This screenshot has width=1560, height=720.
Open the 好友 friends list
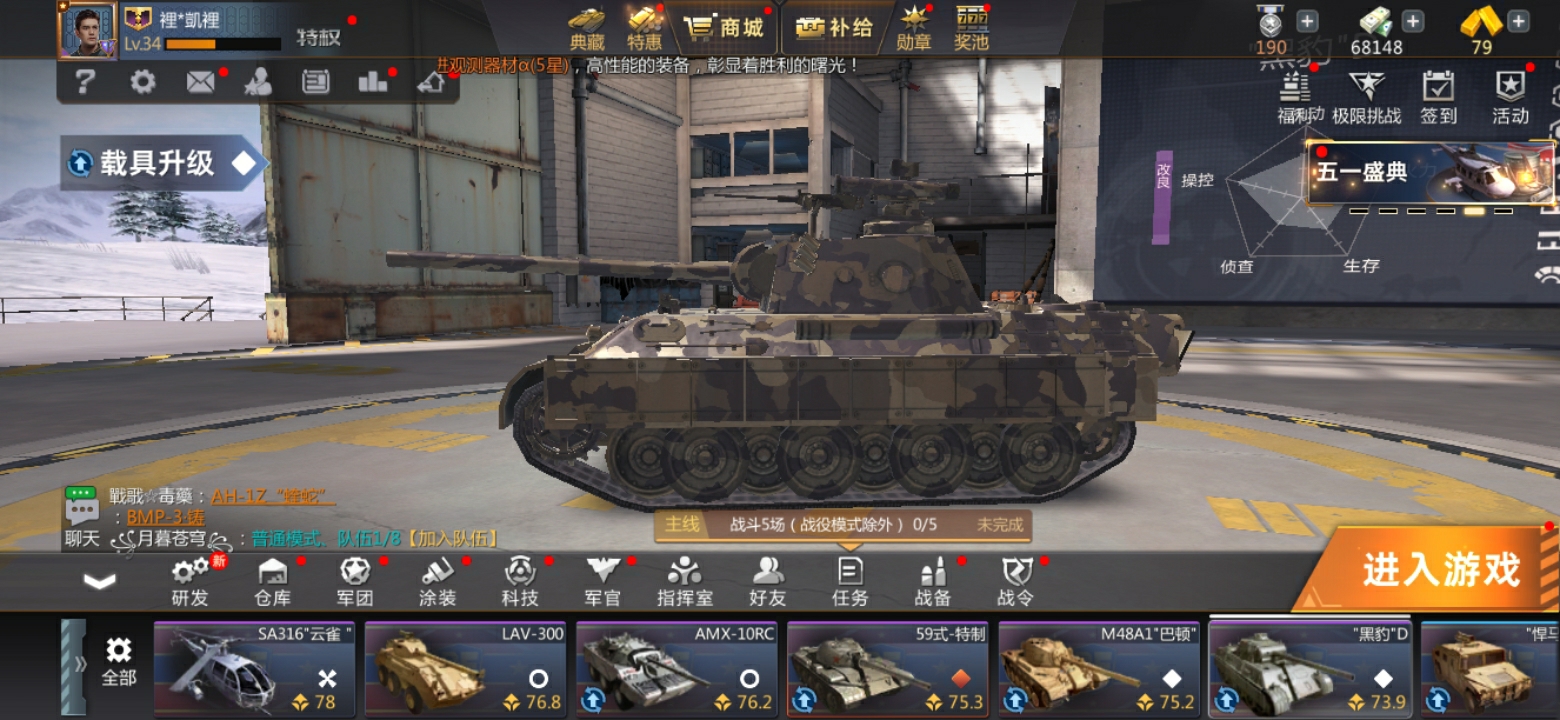point(768,582)
